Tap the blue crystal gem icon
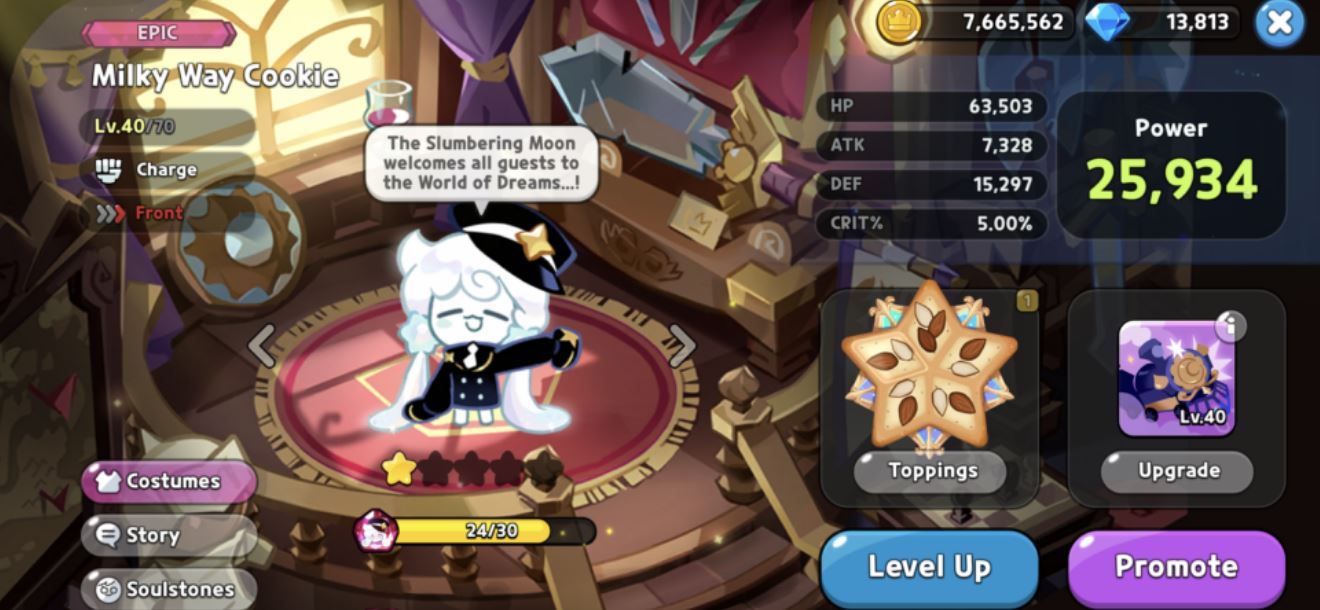The height and width of the screenshot is (610, 1320). coord(1107,22)
